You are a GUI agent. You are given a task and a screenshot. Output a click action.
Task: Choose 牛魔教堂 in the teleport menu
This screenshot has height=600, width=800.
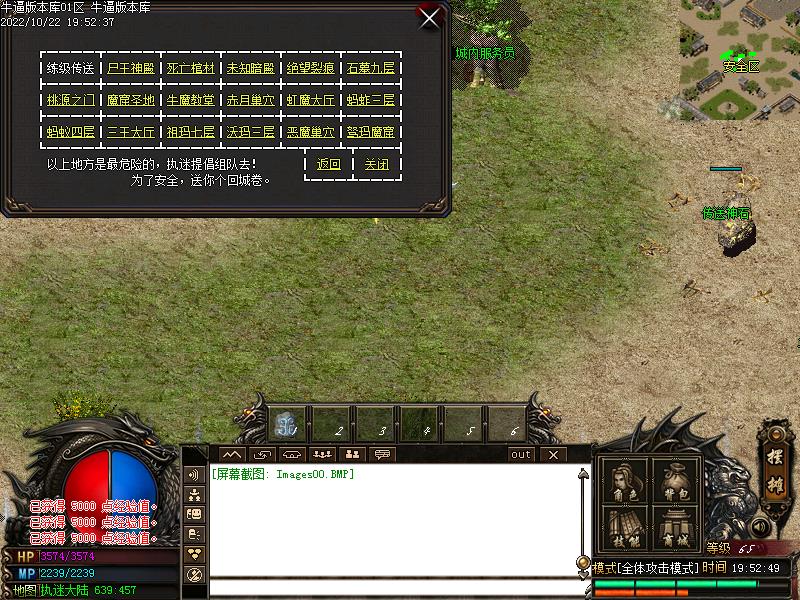click(191, 100)
